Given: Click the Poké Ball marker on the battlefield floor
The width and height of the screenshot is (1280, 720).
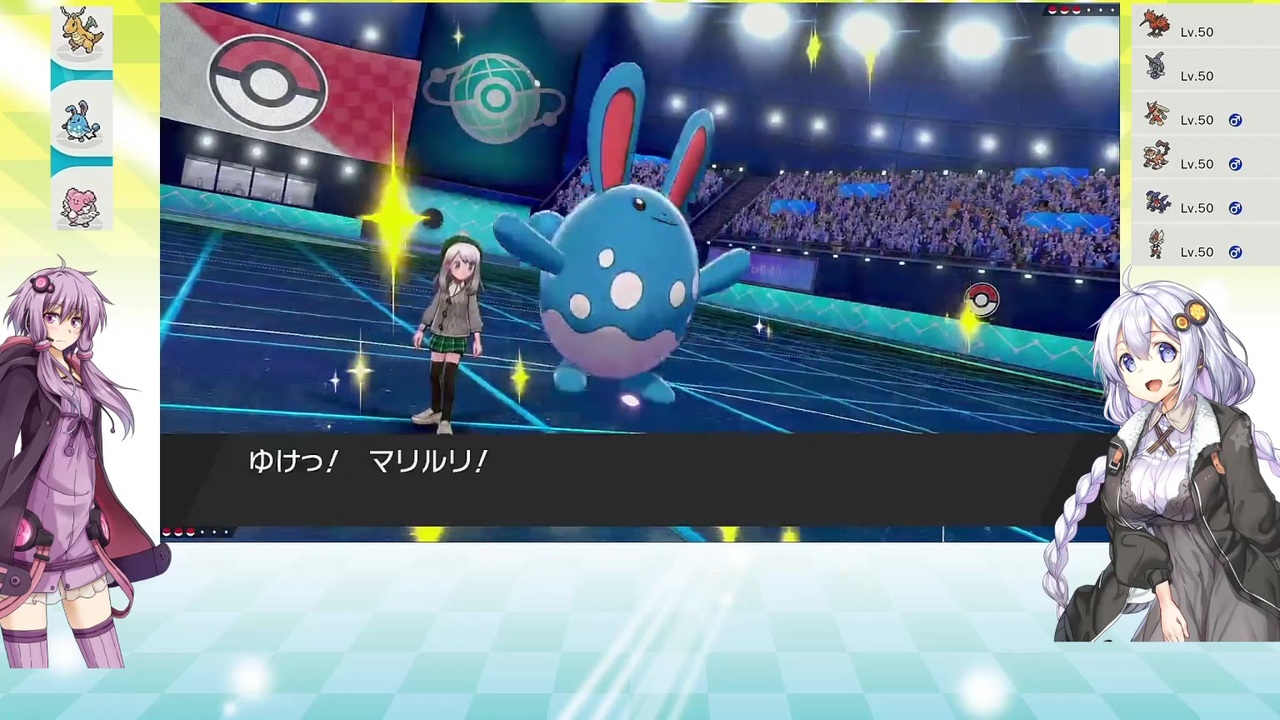Looking at the screenshot, I should [981, 298].
